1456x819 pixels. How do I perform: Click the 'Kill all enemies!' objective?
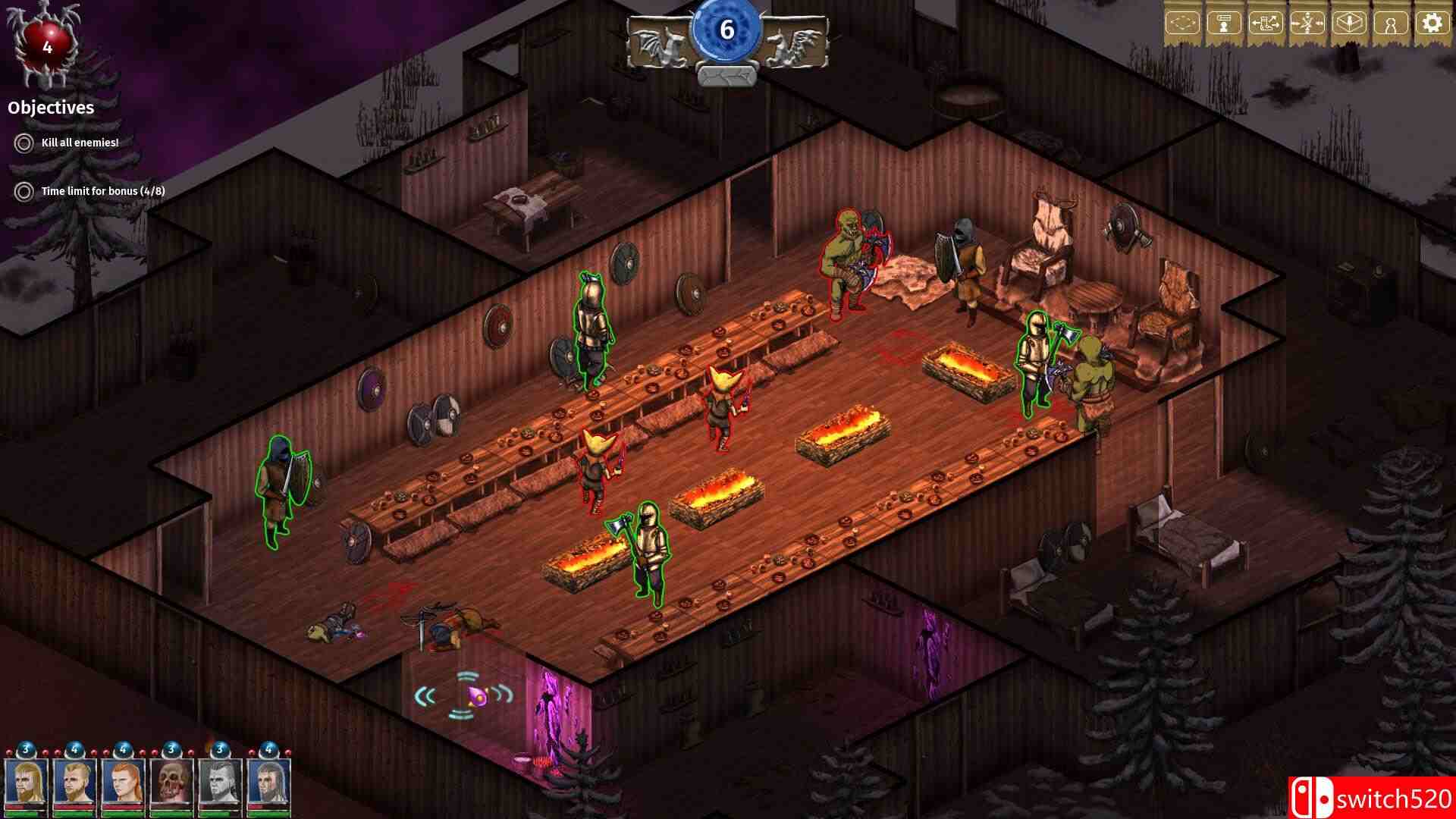80,143
